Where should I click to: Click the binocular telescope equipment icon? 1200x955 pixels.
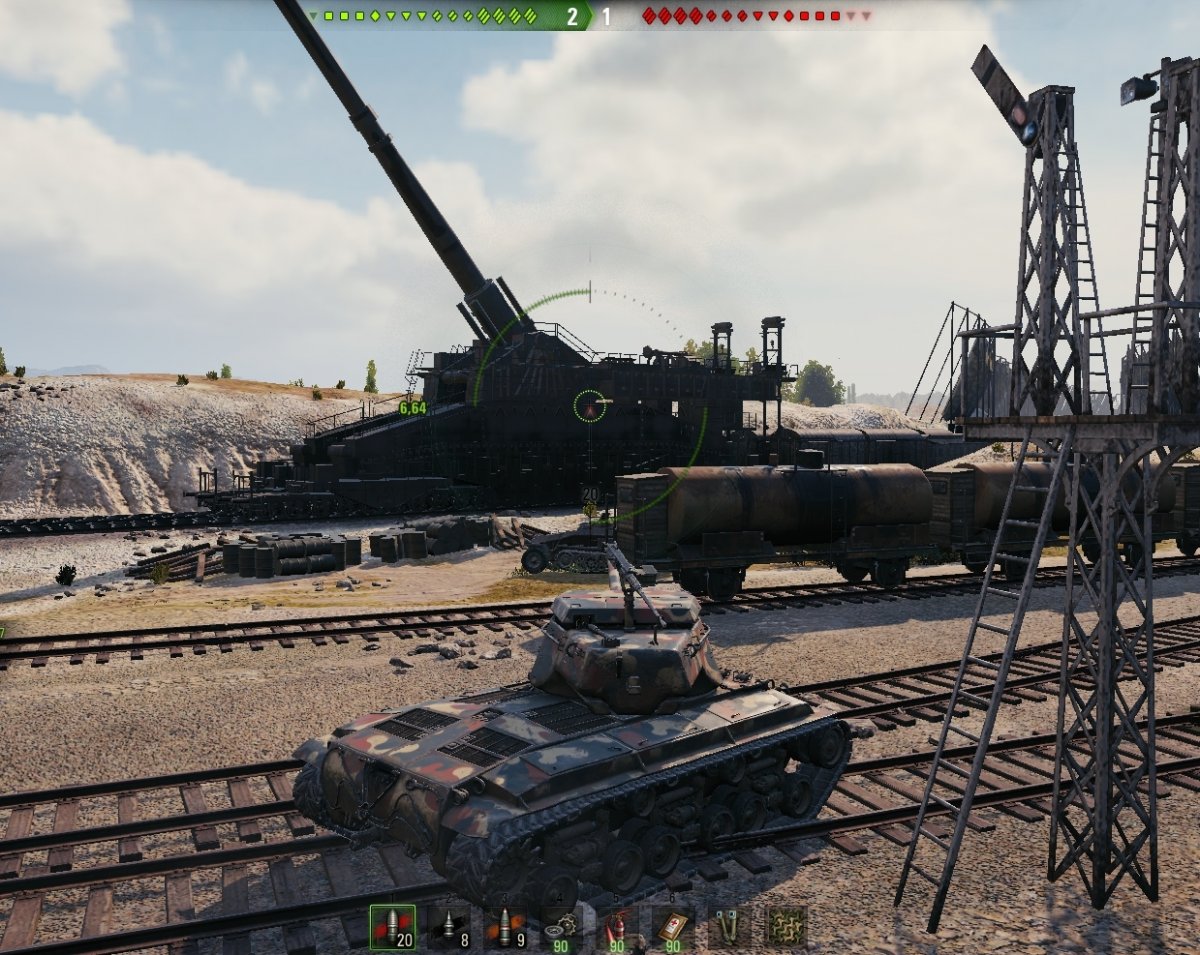[729, 927]
